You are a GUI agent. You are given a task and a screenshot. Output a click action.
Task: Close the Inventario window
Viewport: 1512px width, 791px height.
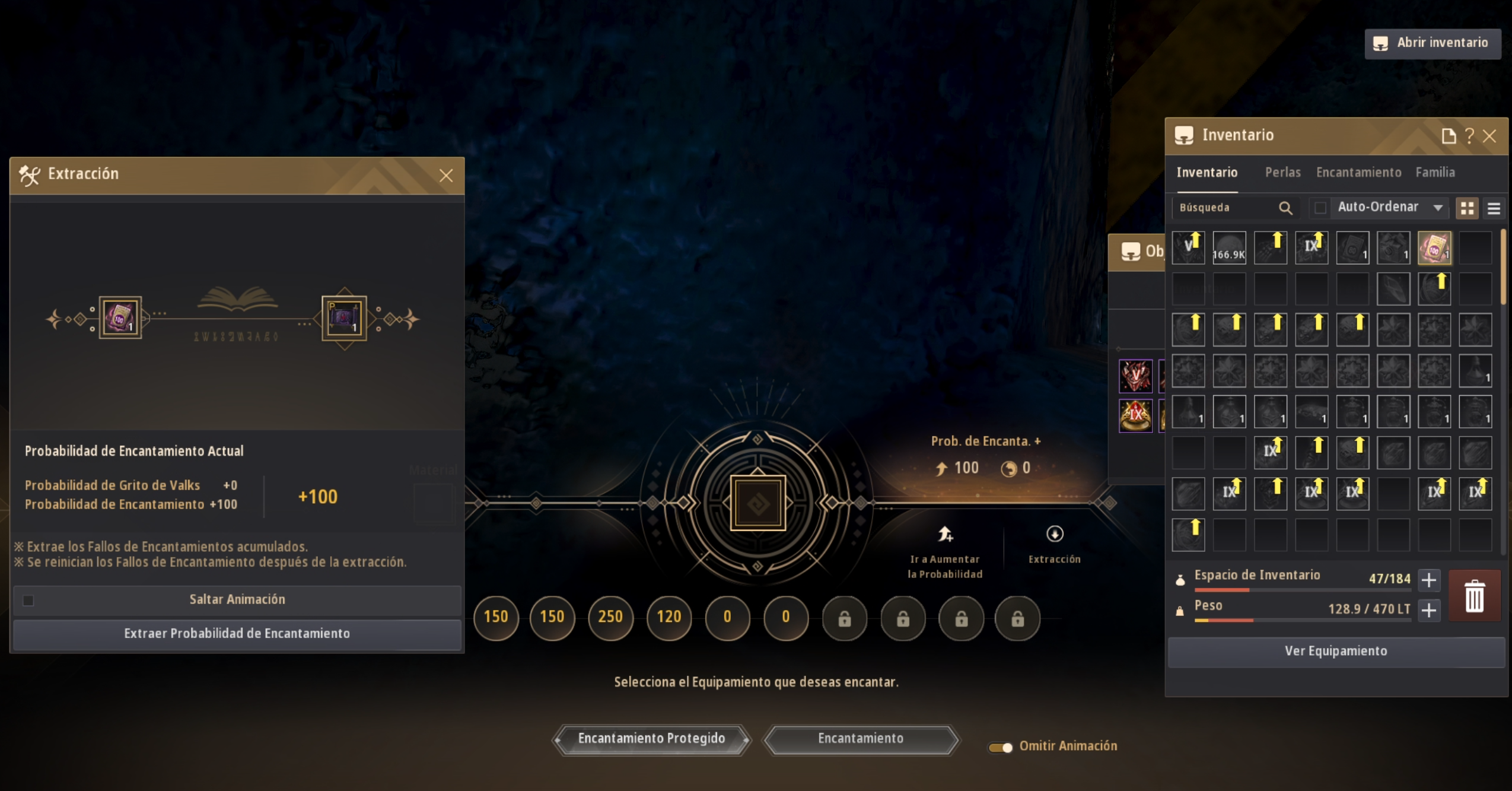pos(1489,136)
